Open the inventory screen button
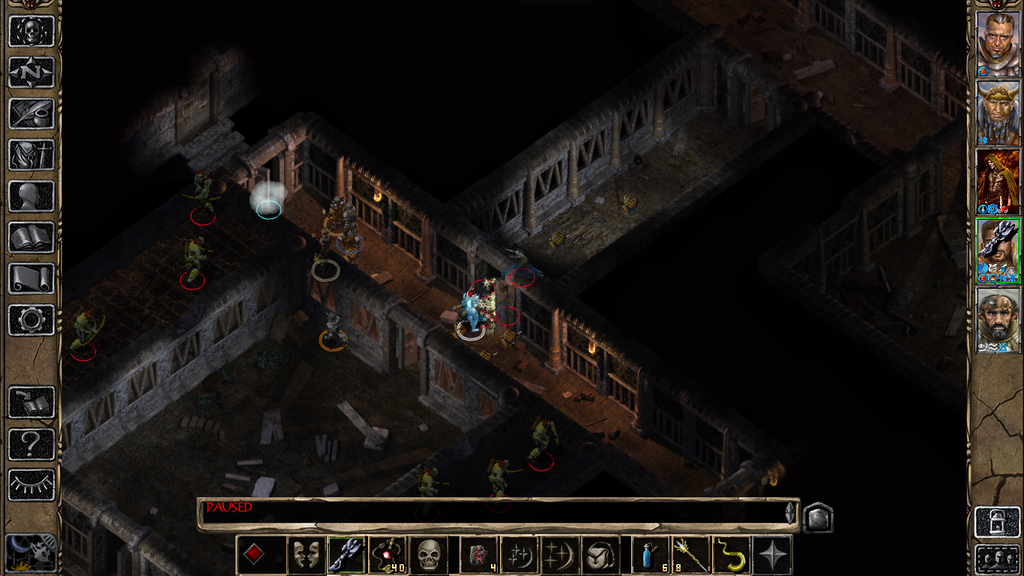The height and width of the screenshot is (576, 1024). [x=31, y=154]
